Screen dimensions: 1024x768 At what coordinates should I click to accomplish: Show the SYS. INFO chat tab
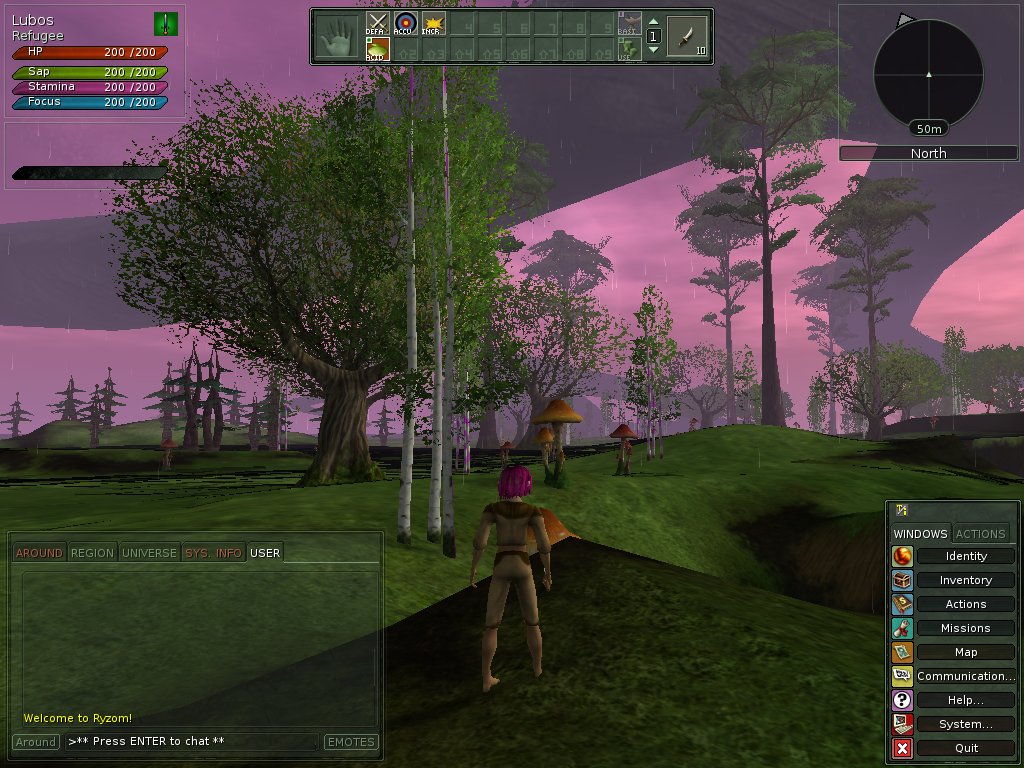[213, 553]
